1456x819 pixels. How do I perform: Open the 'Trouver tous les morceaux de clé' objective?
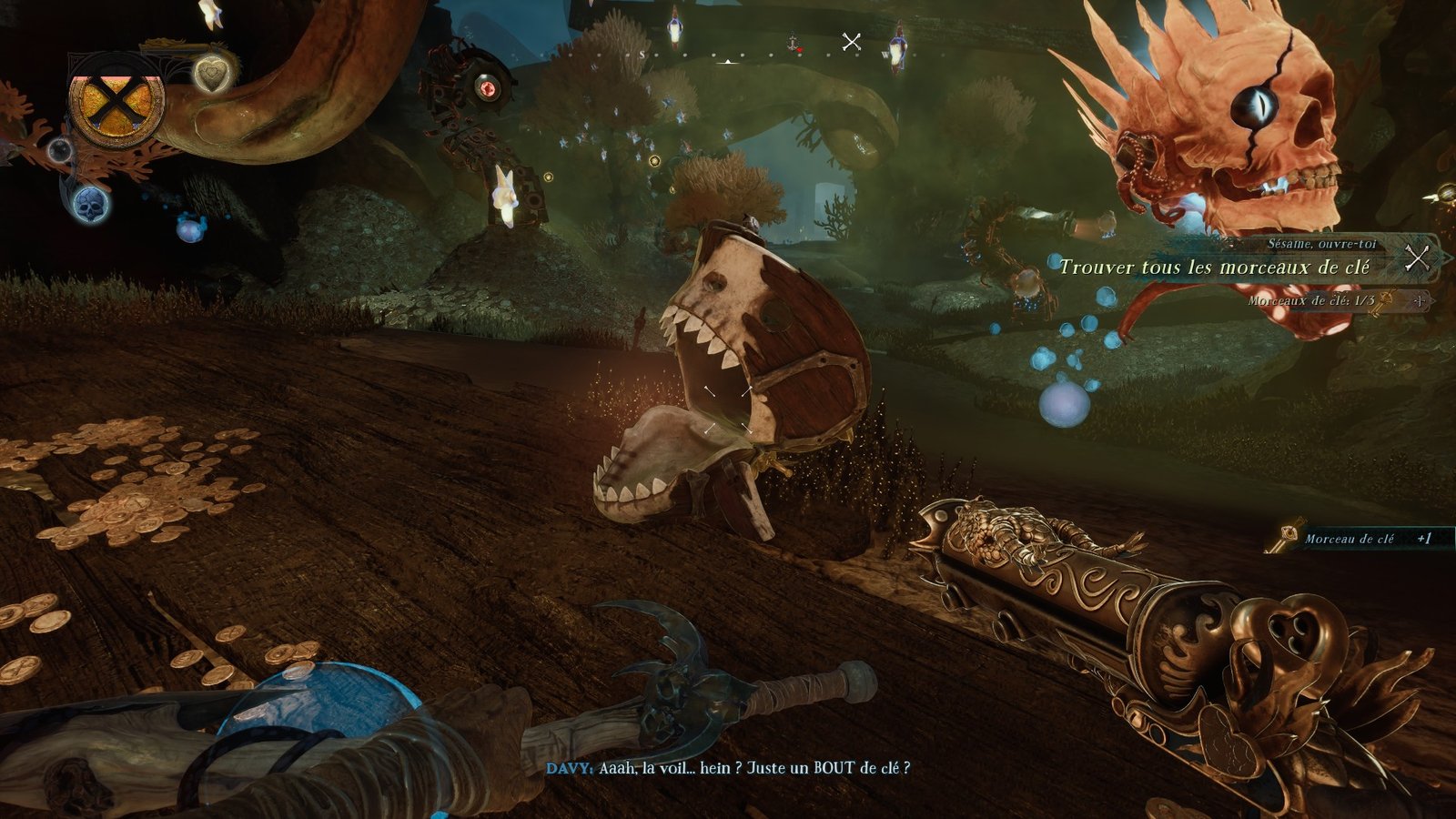tap(1213, 268)
